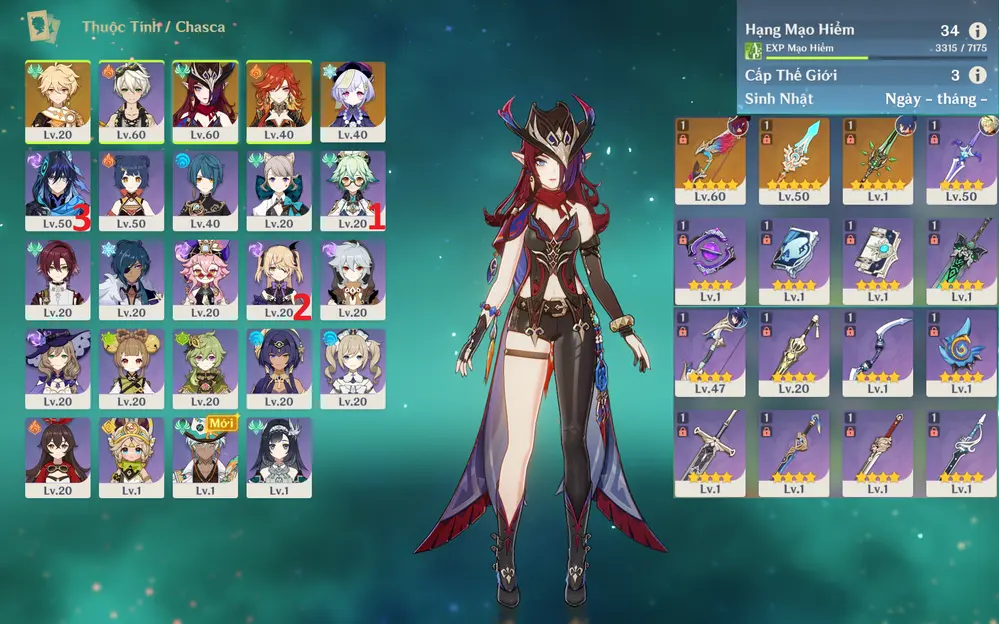Select the Xiangling character card

tap(132, 190)
